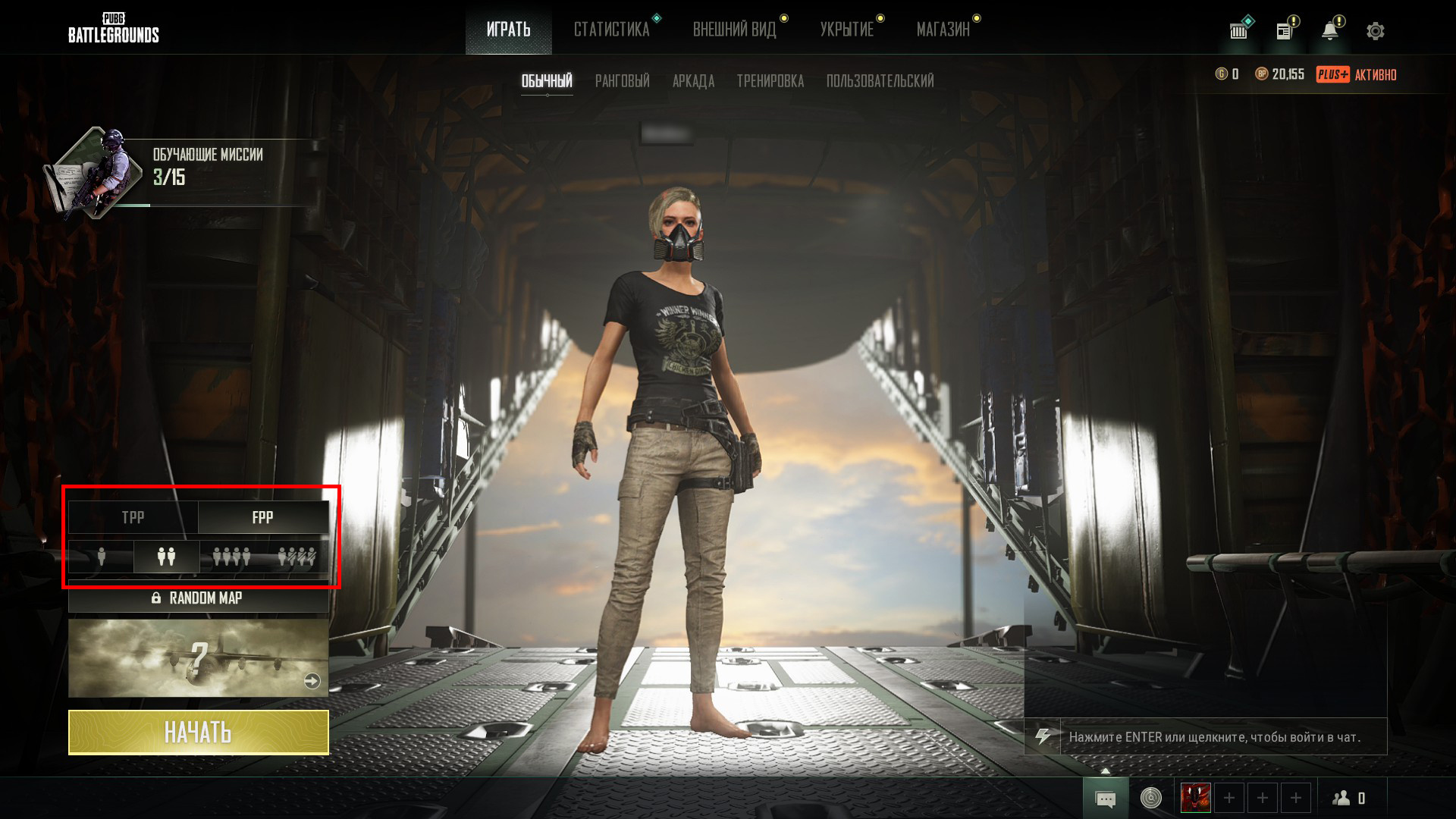Open chat using the speech bubble icon
Viewport: 1456px width, 819px height.
(x=1106, y=798)
